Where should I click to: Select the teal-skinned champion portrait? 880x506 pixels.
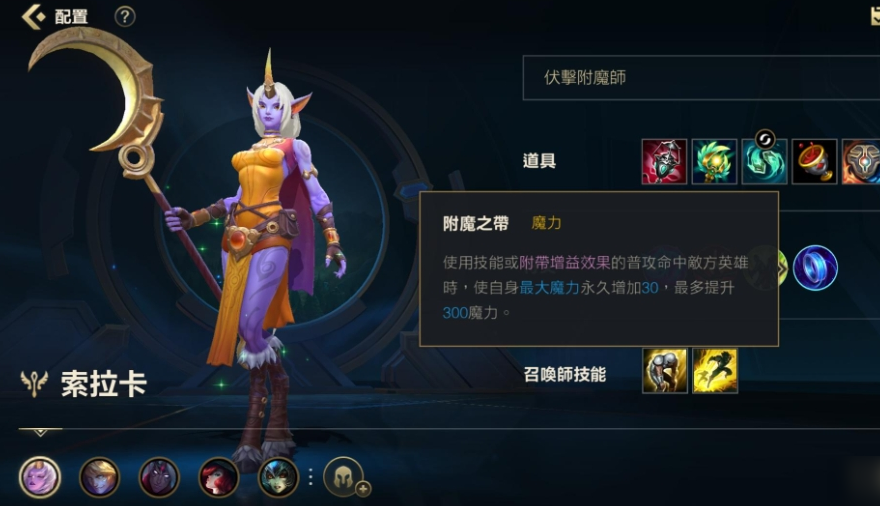(x=278, y=477)
